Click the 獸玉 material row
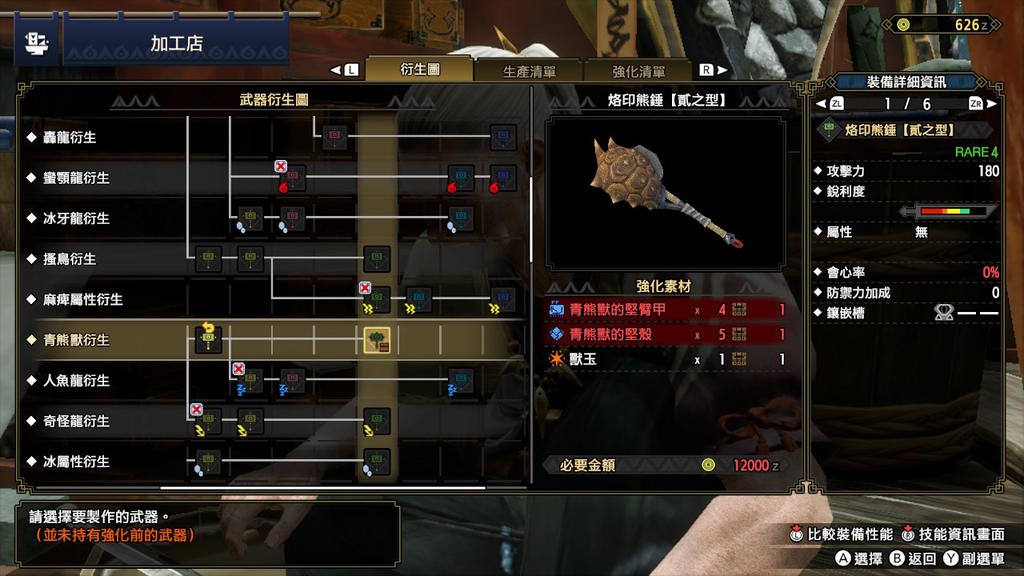Screen dimensions: 1024x576 tap(666, 359)
